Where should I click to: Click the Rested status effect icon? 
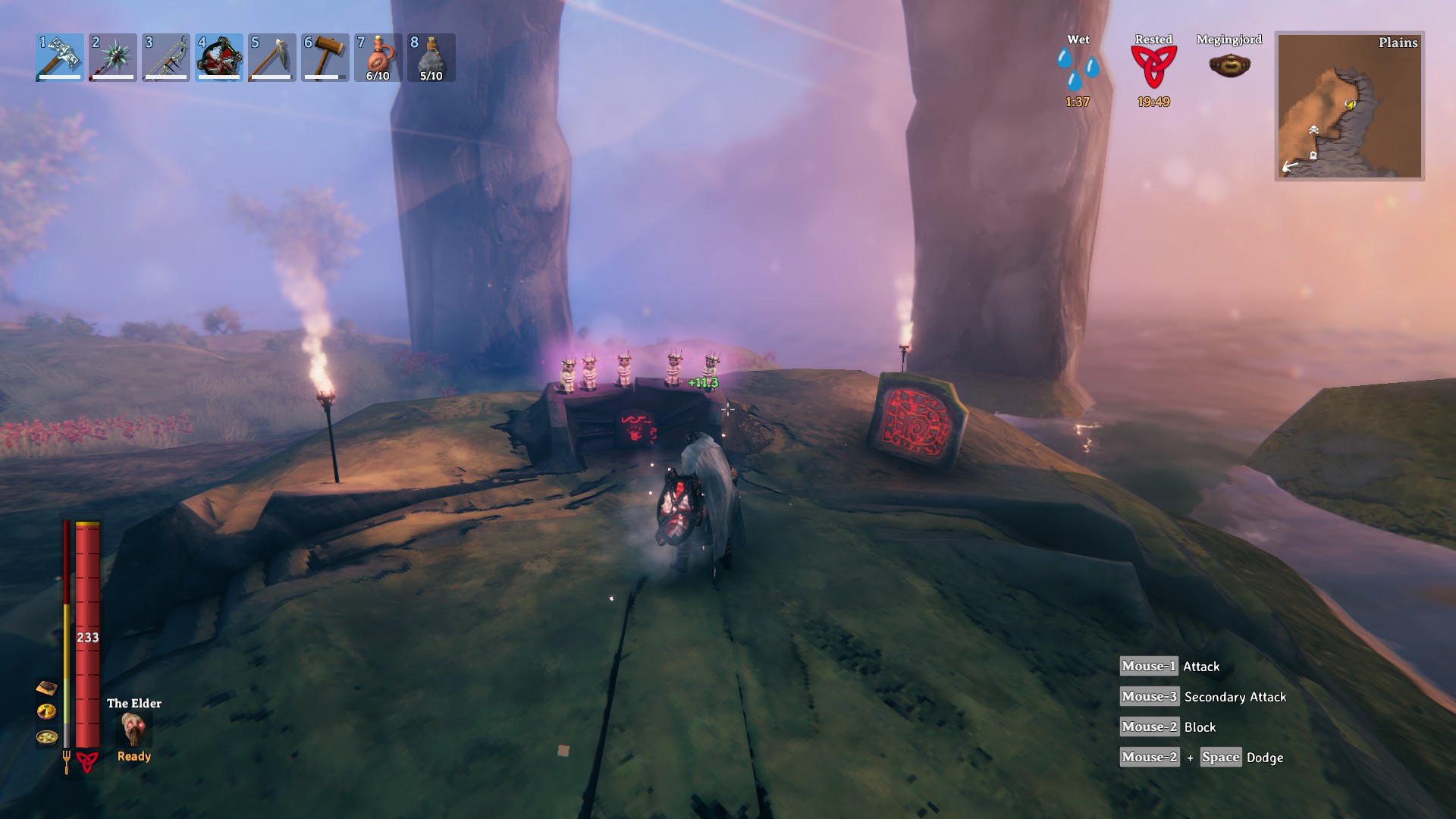tap(1153, 67)
